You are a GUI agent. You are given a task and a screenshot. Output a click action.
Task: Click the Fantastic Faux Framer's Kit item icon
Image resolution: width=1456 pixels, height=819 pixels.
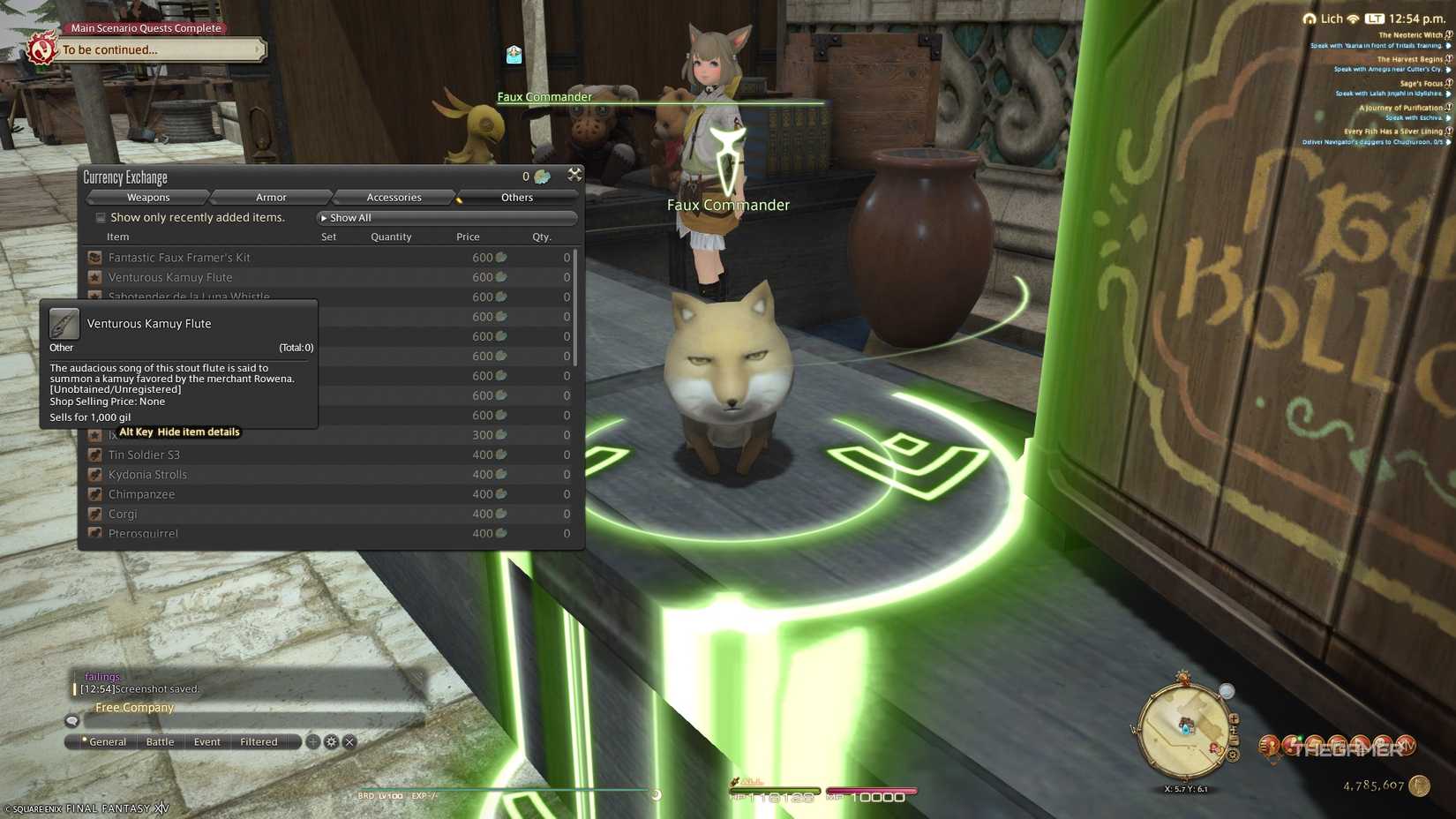(94, 257)
